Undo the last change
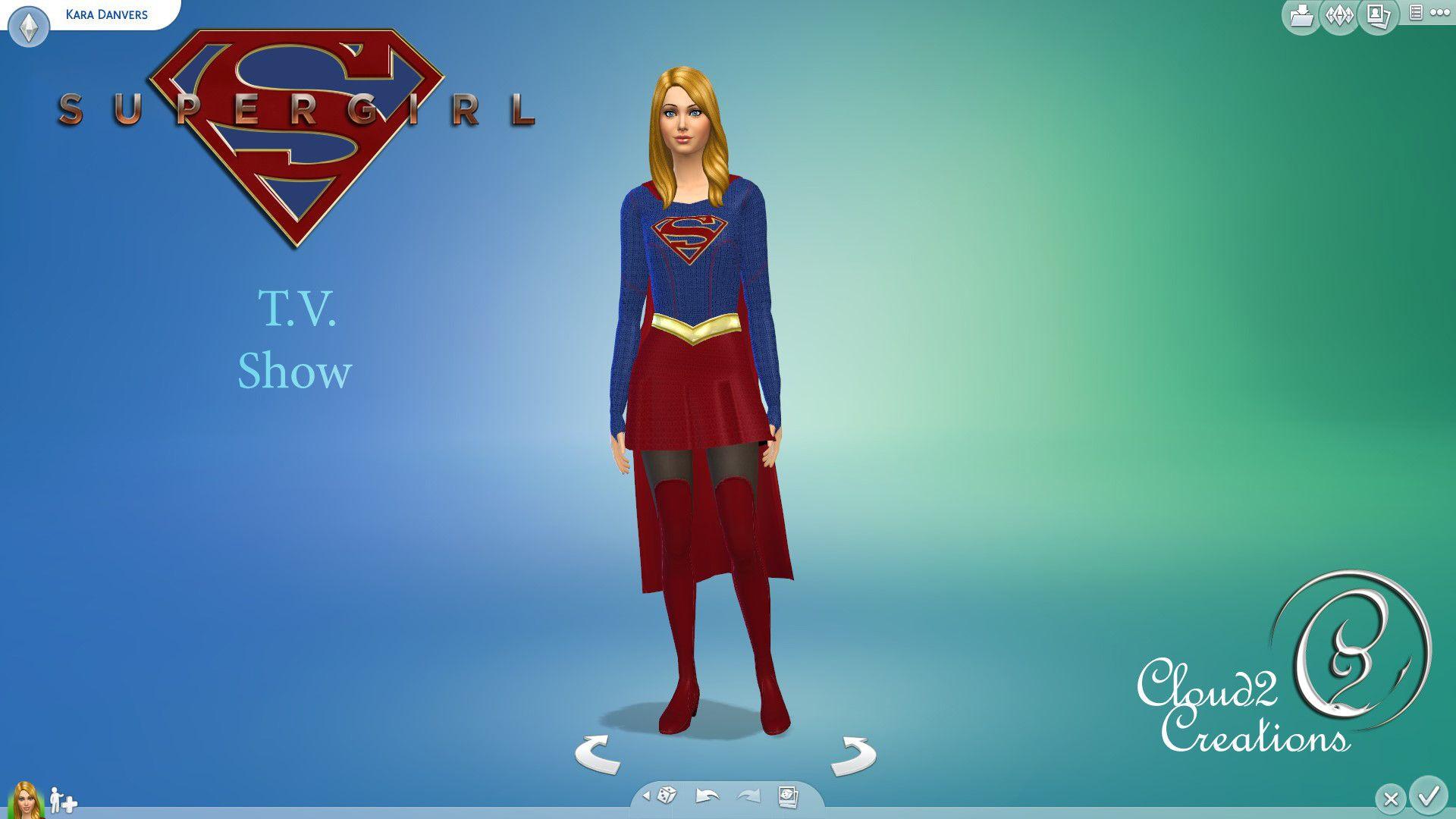Image resolution: width=1456 pixels, height=819 pixels. (x=707, y=795)
